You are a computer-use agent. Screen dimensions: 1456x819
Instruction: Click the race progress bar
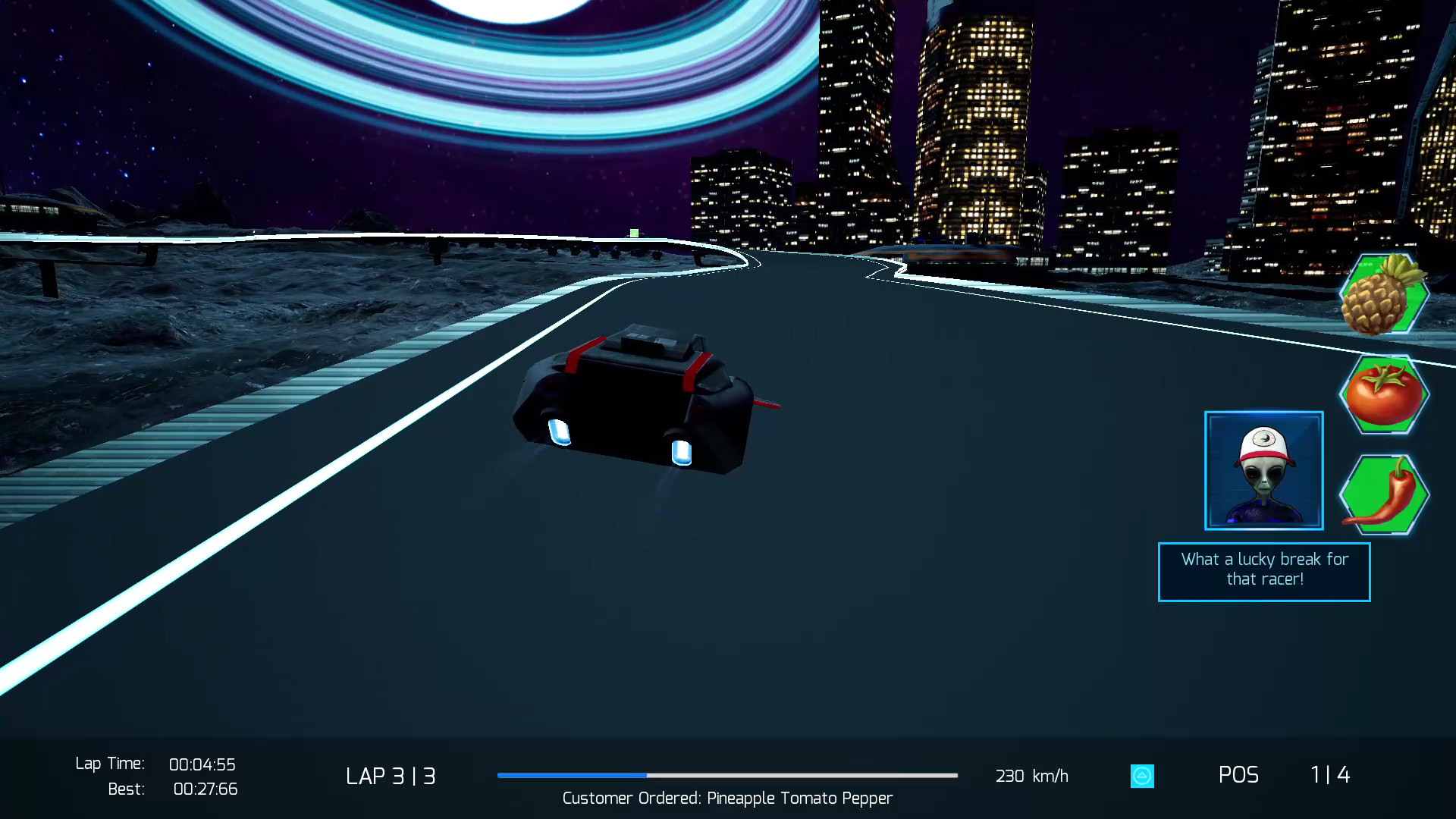click(726, 776)
